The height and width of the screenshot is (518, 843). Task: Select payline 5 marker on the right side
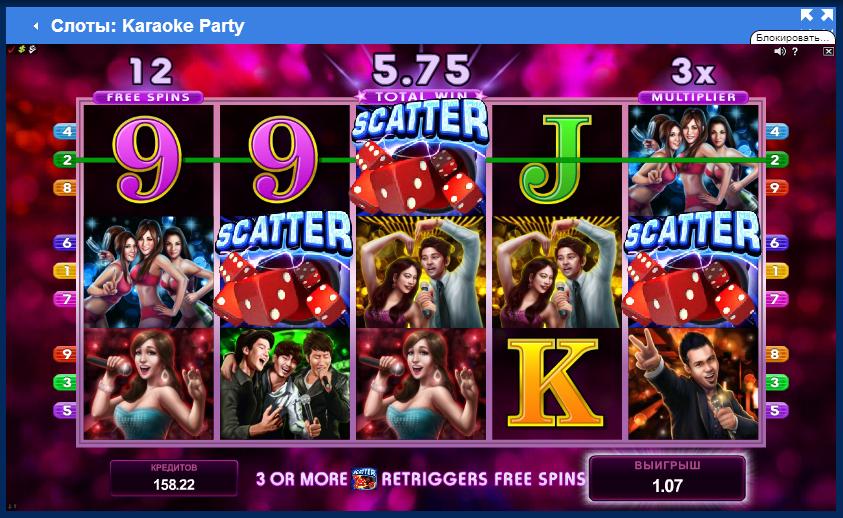[x=774, y=409]
